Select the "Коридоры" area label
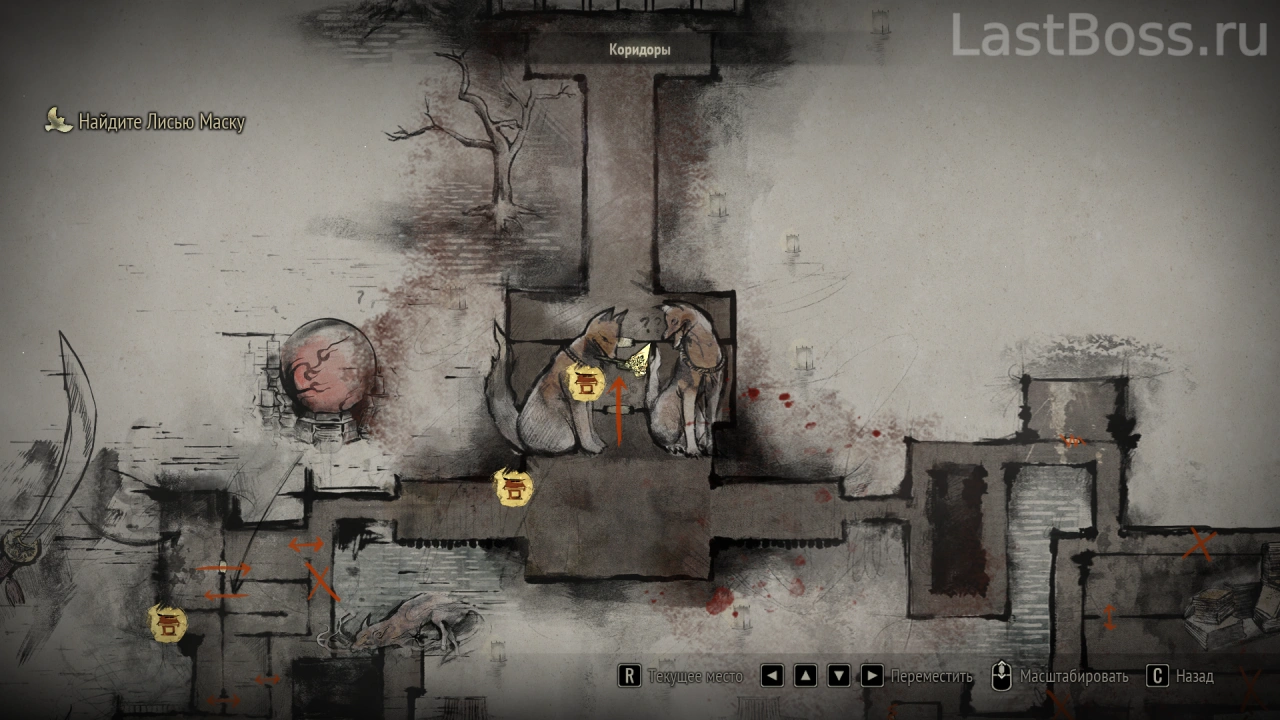1280x720 pixels. pyautogui.click(x=640, y=49)
